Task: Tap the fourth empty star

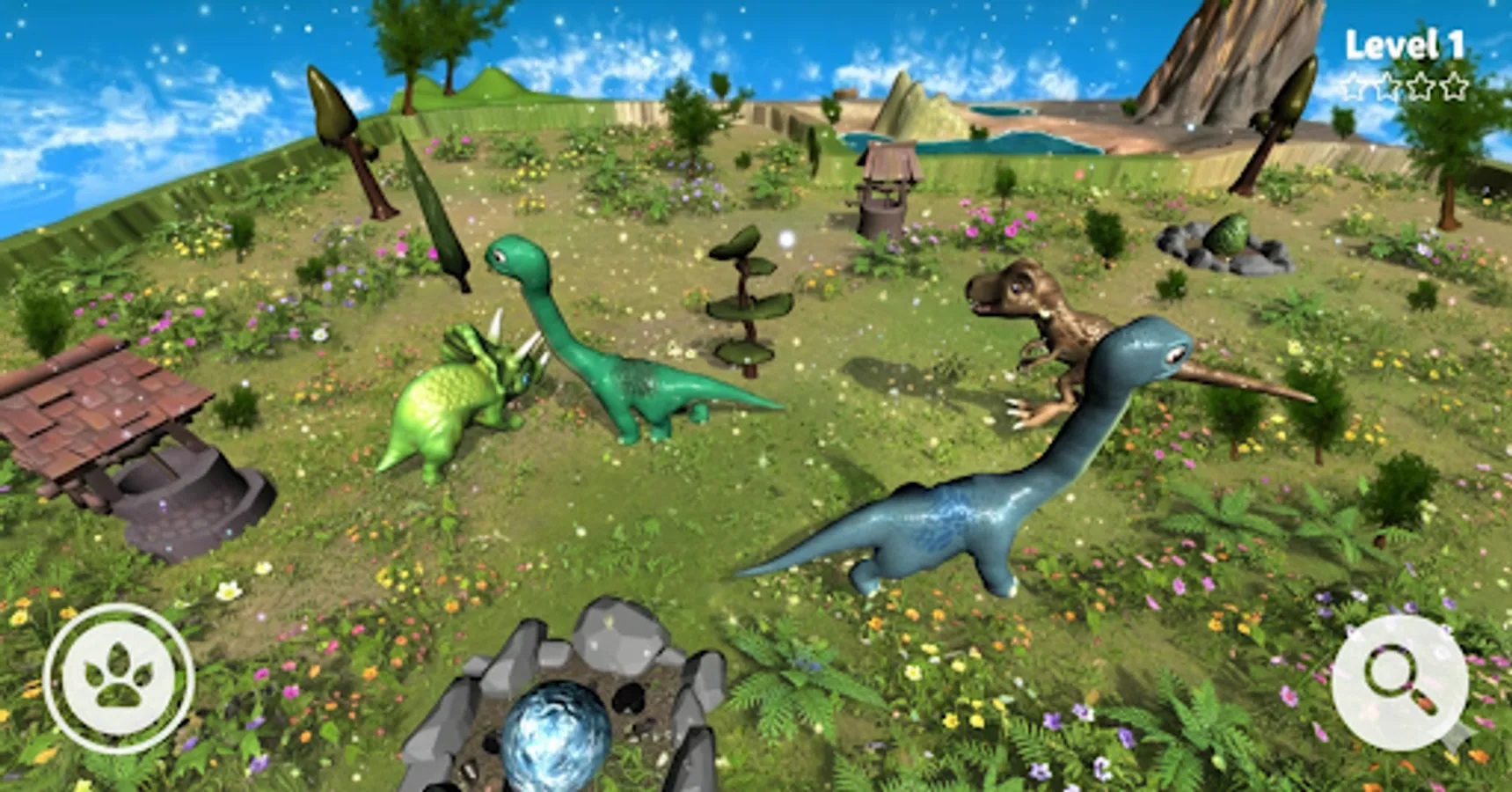Action: coord(1456,86)
